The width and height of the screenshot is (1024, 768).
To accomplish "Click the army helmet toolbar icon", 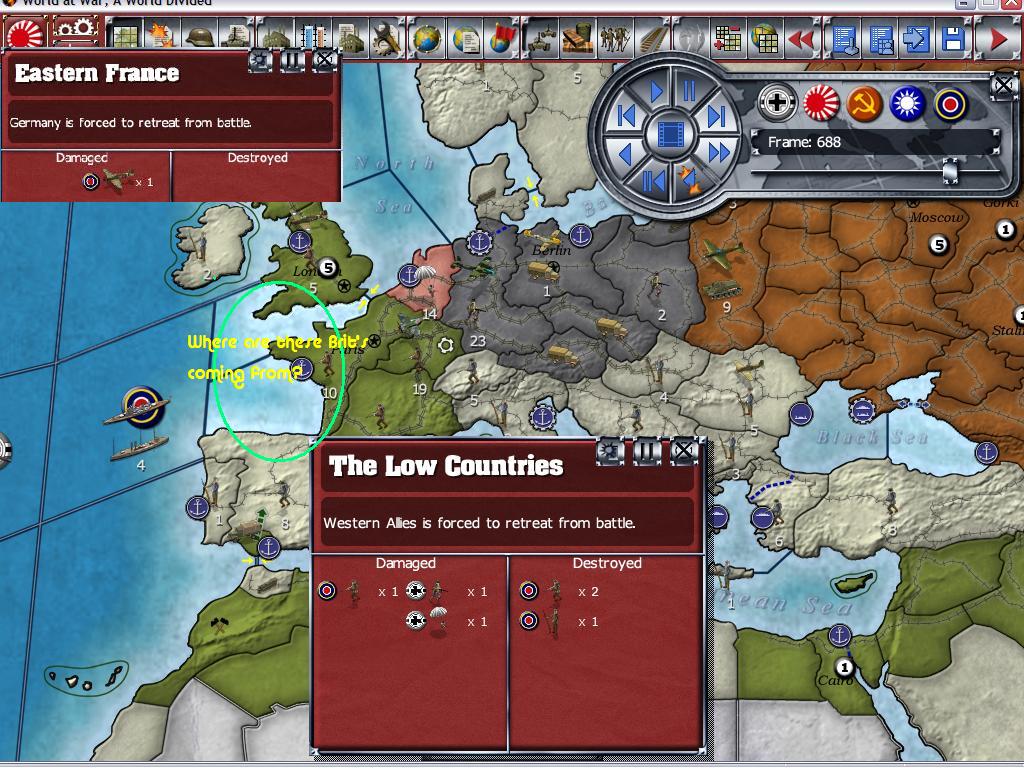I will click(199, 38).
